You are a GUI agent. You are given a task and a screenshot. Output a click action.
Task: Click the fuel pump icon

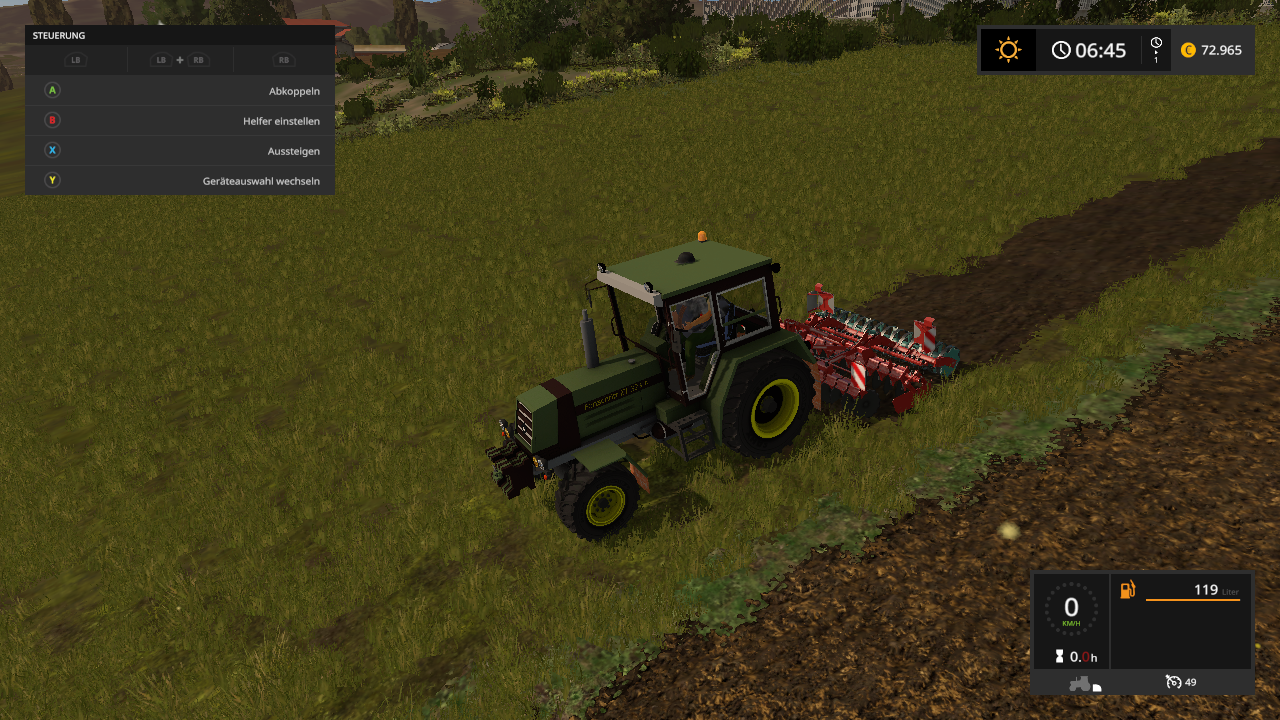[x=1128, y=590]
